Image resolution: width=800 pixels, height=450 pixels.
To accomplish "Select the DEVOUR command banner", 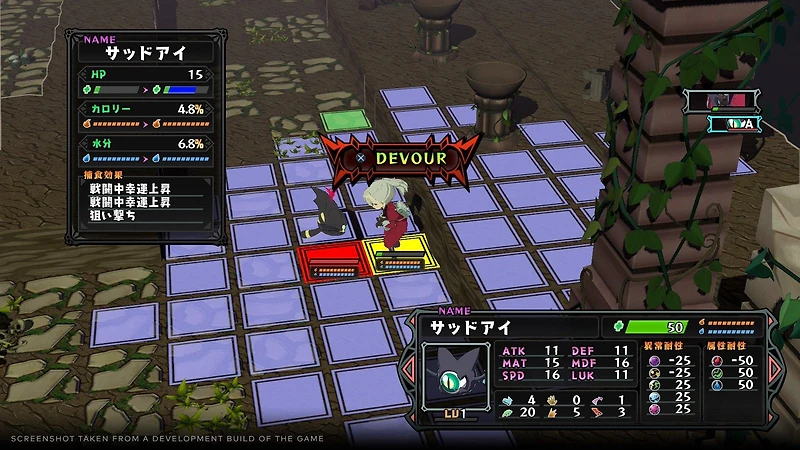I will (400, 157).
